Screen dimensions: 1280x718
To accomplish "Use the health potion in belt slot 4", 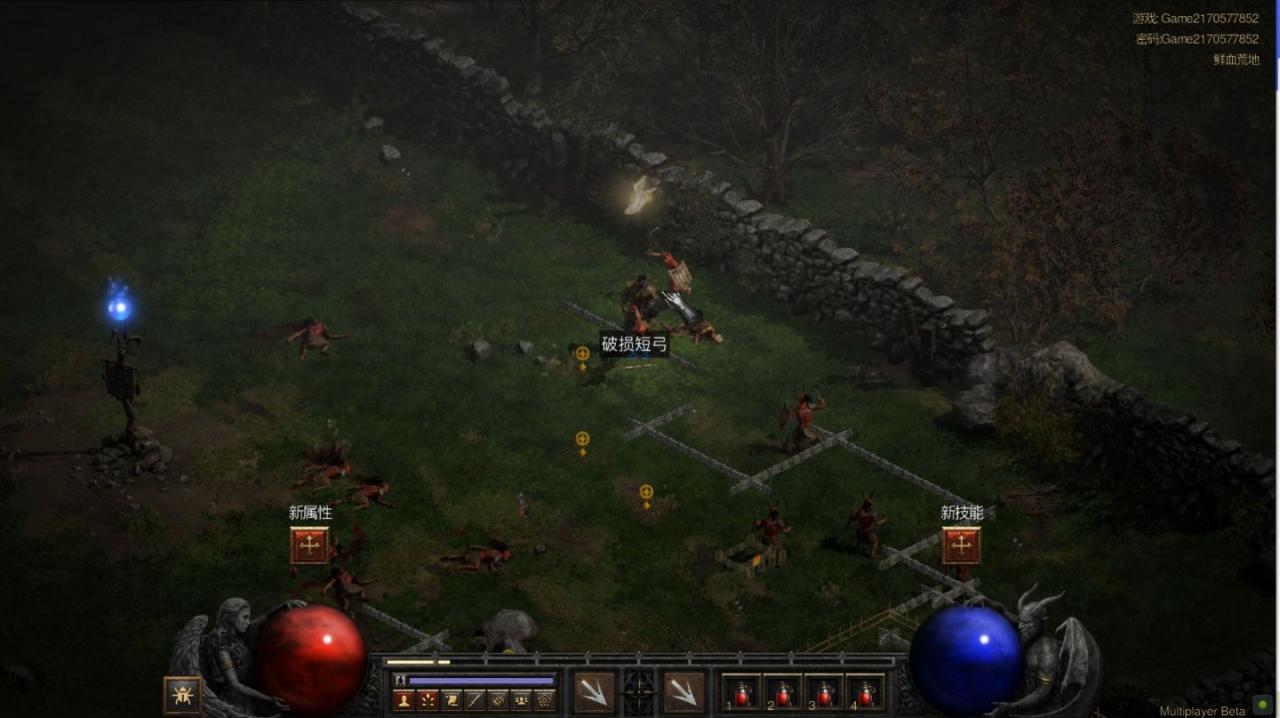I will pyautogui.click(x=865, y=692).
